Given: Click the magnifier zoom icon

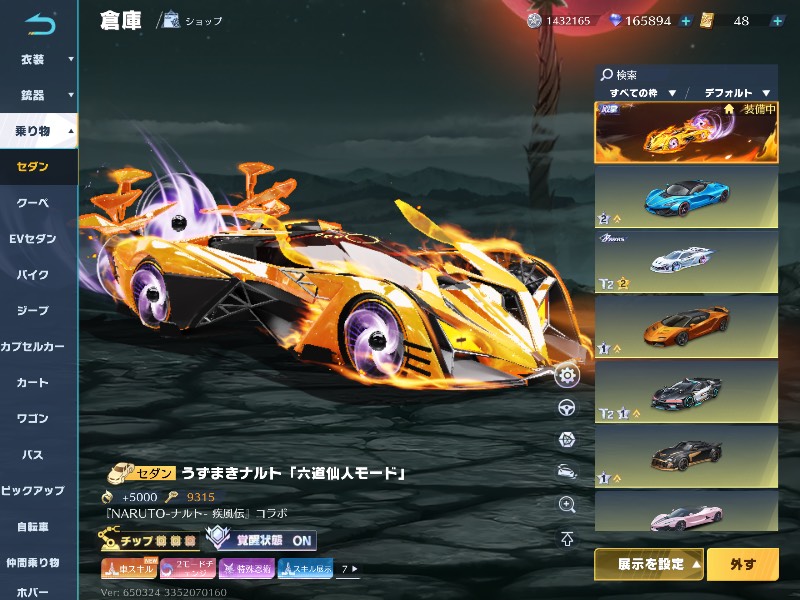Looking at the screenshot, I should click(x=567, y=506).
